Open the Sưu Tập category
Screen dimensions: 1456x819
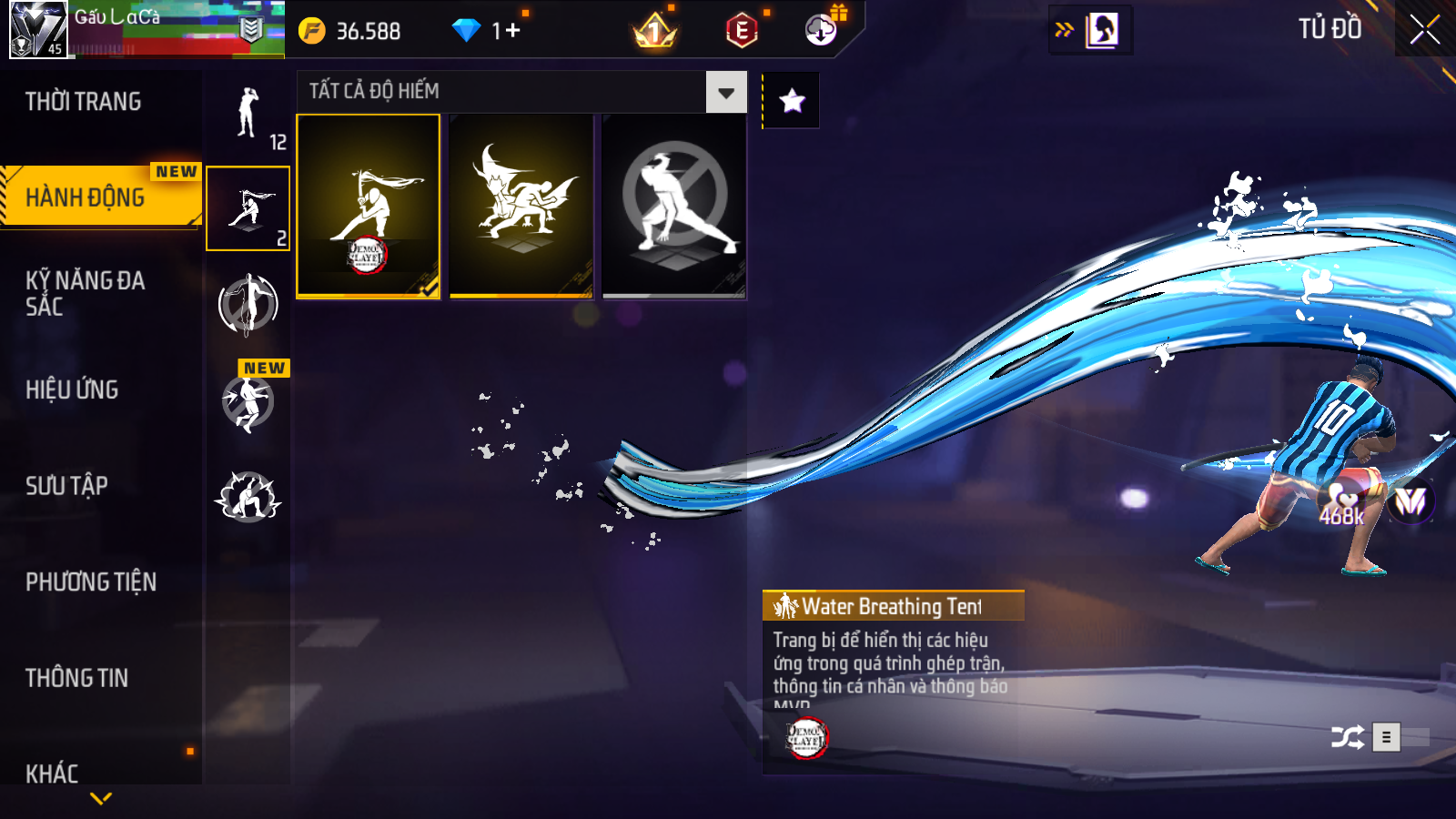(x=66, y=486)
